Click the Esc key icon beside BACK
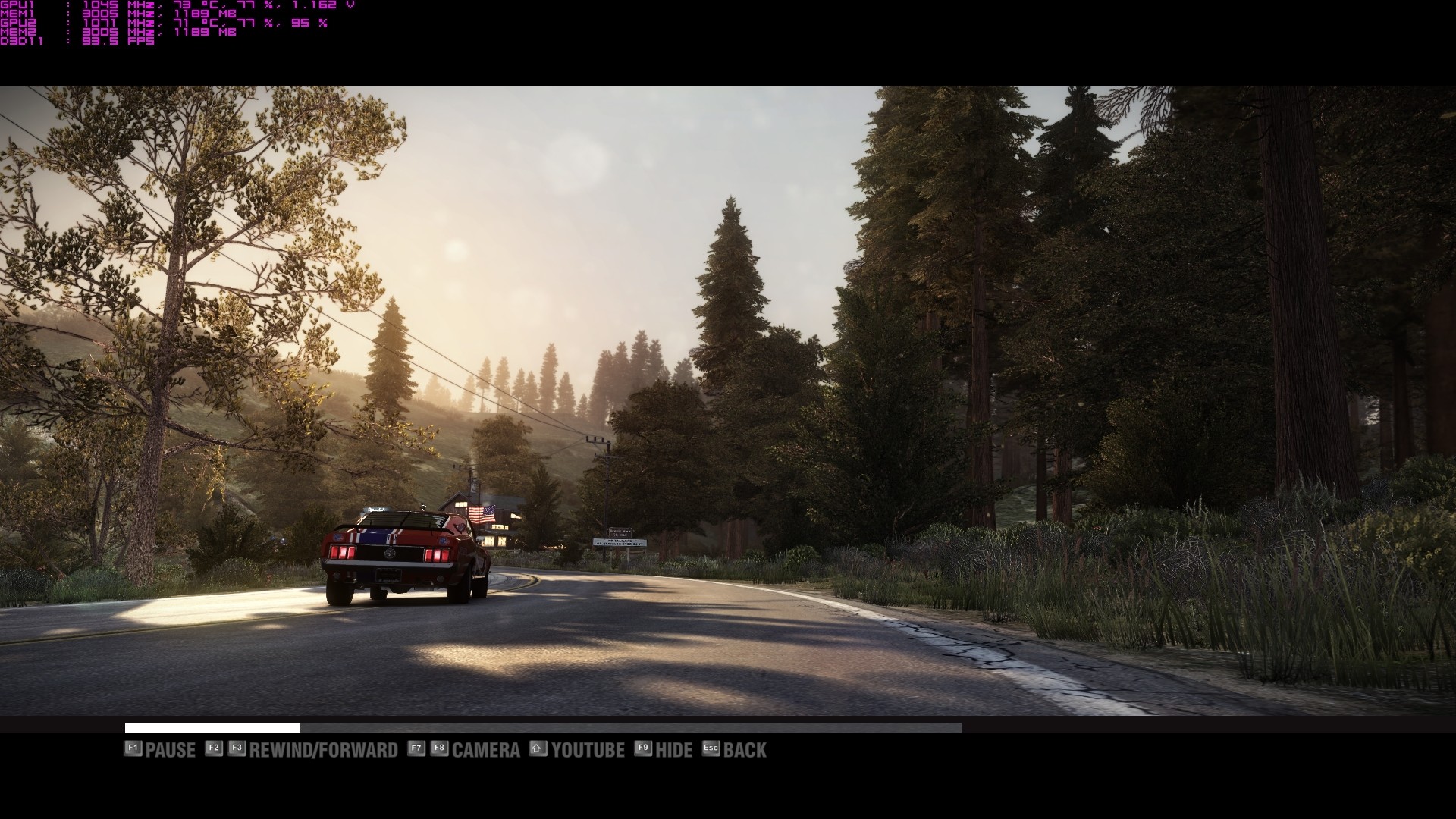The image size is (1456, 819). click(710, 749)
